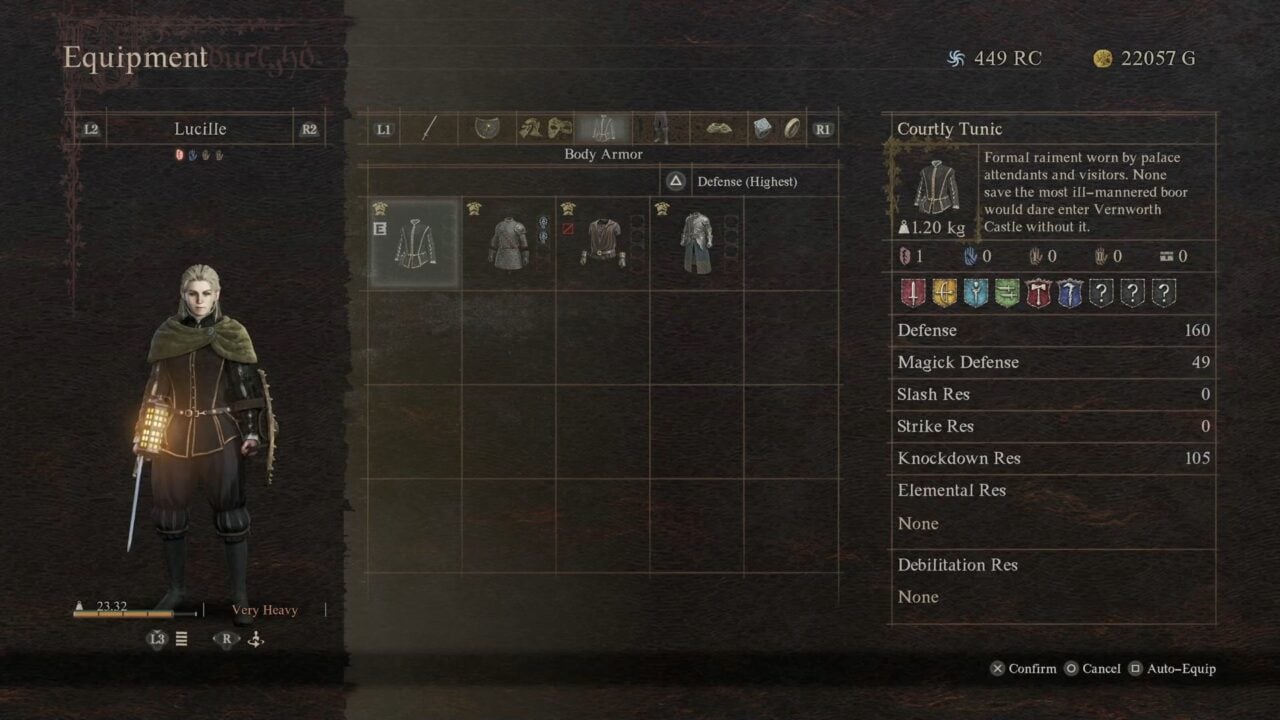Select the Sorcerer vocation shield icon

1071,292
